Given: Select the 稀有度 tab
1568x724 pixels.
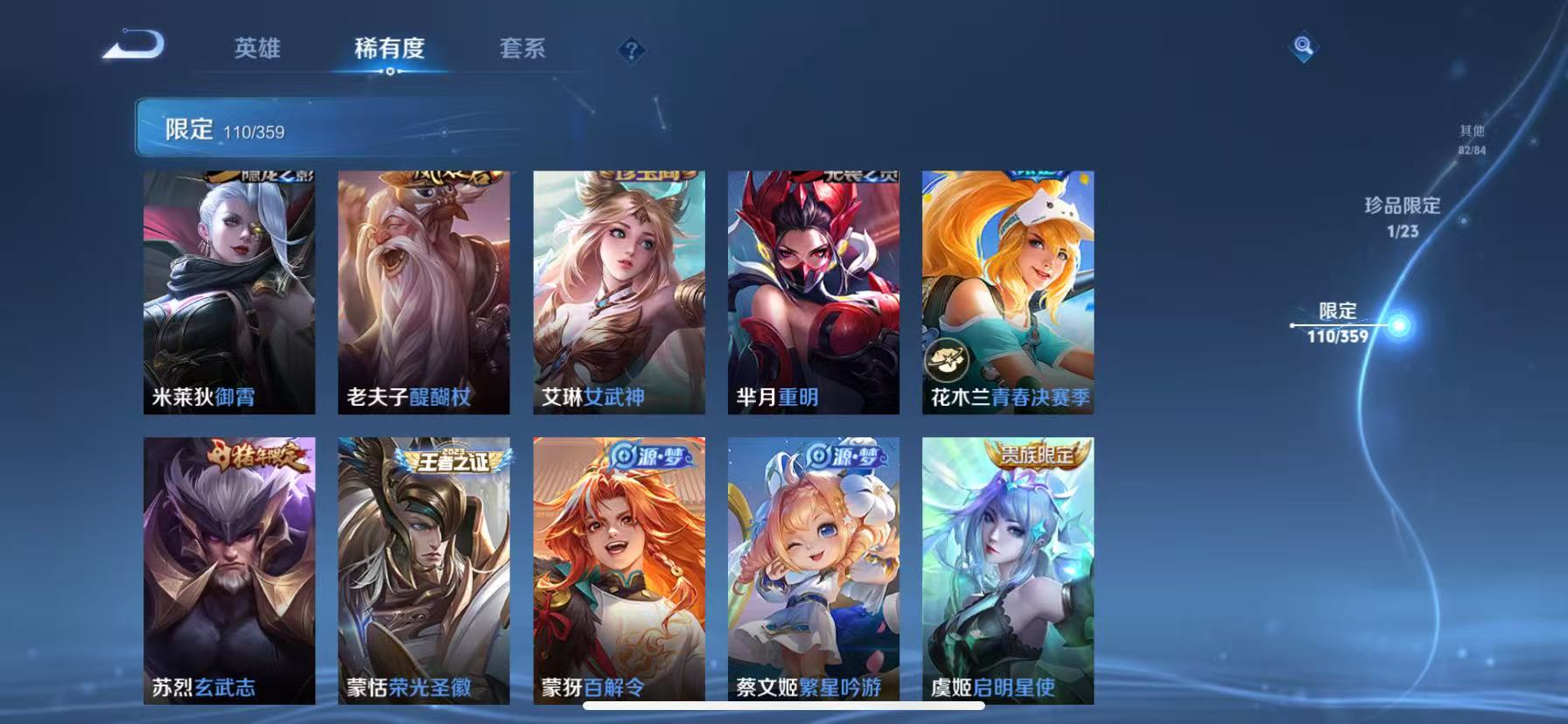Looking at the screenshot, I should 389,50.
